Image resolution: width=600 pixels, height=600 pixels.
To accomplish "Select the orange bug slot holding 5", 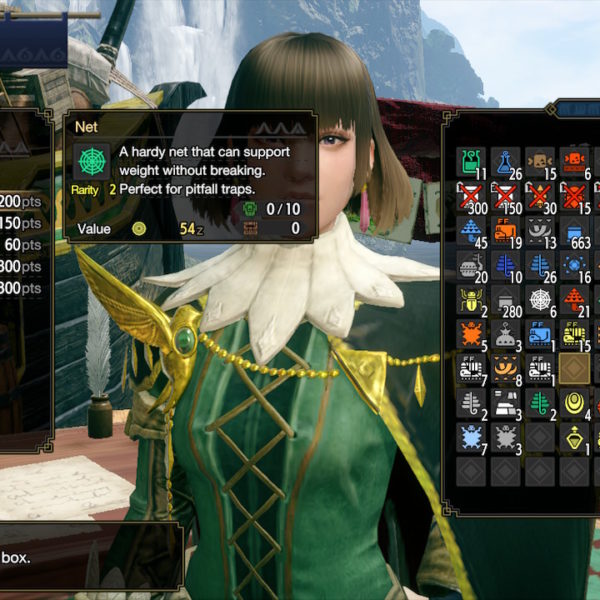I will 471,334.
